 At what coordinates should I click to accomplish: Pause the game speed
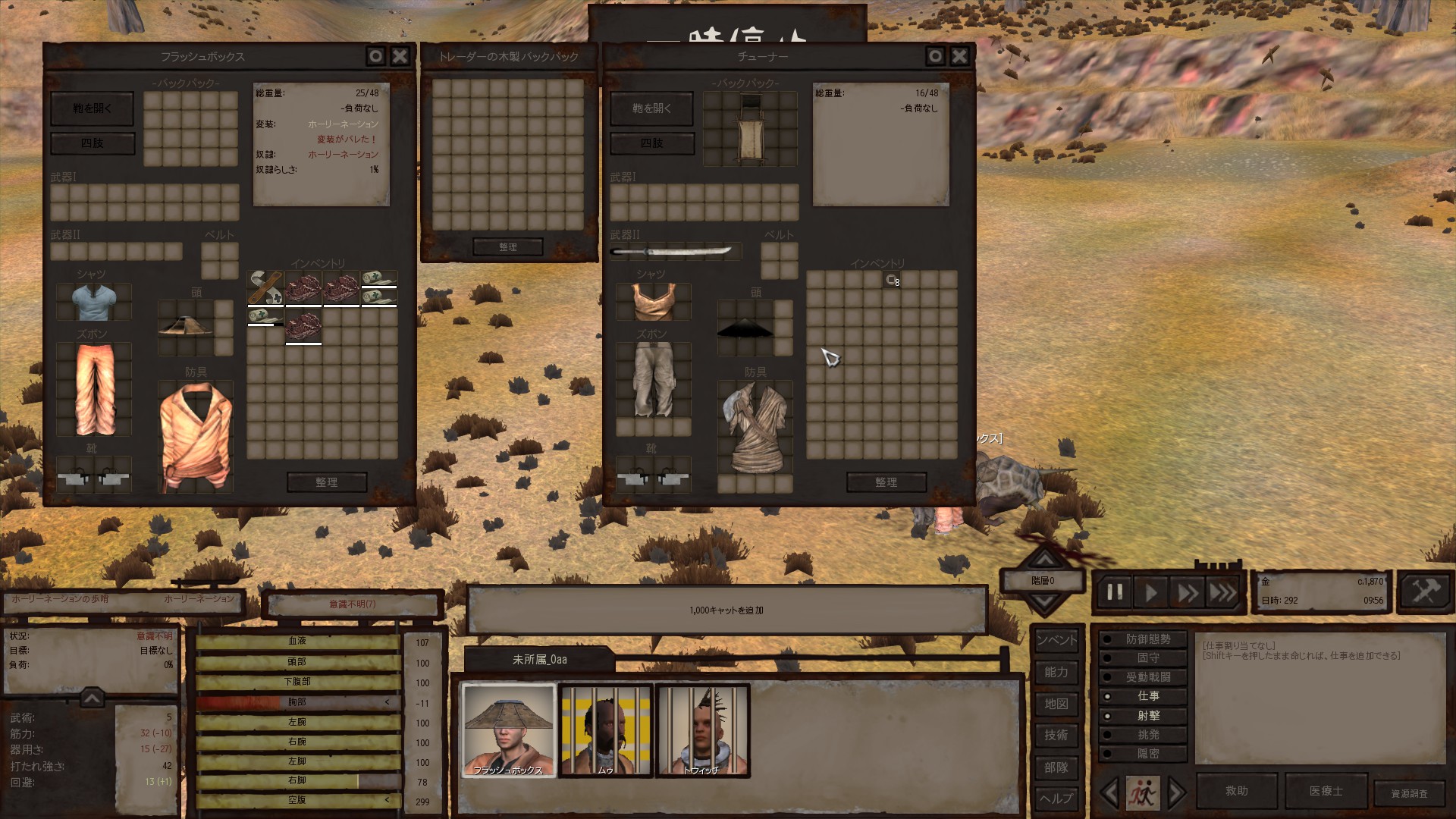(x=1114, y=592)
